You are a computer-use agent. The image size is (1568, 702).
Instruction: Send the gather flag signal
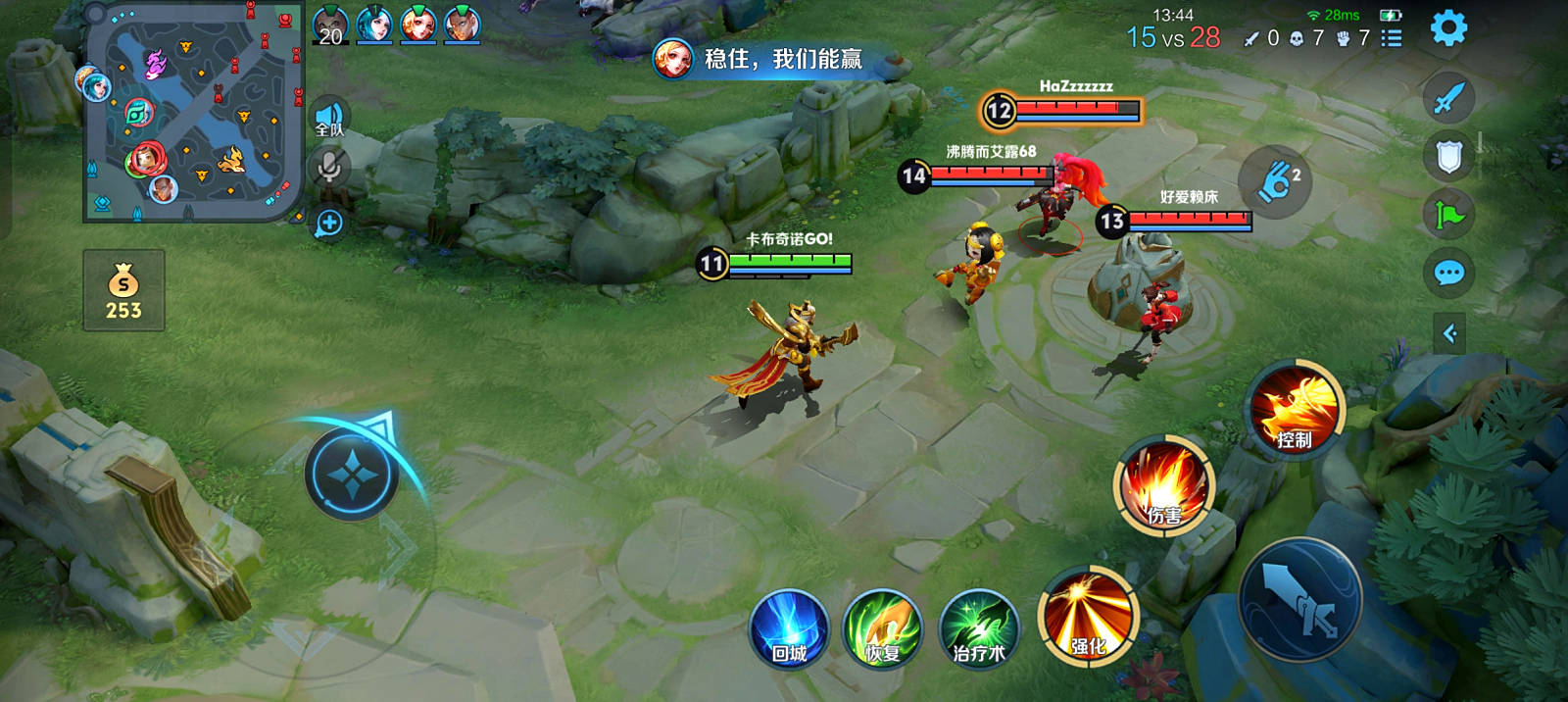pyautogui.click(x=1448, y=214)
